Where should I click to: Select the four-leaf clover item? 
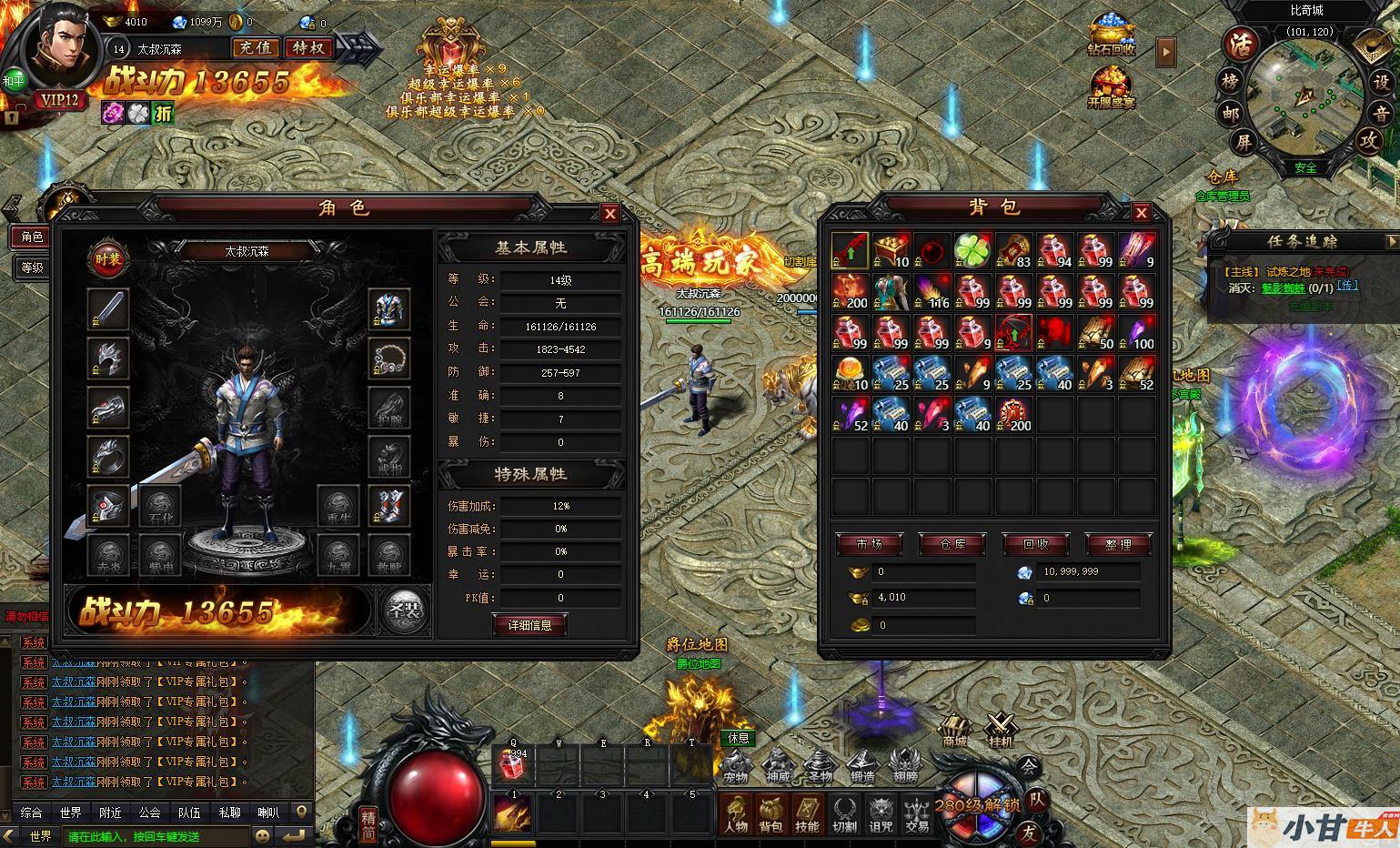(973, 250)
